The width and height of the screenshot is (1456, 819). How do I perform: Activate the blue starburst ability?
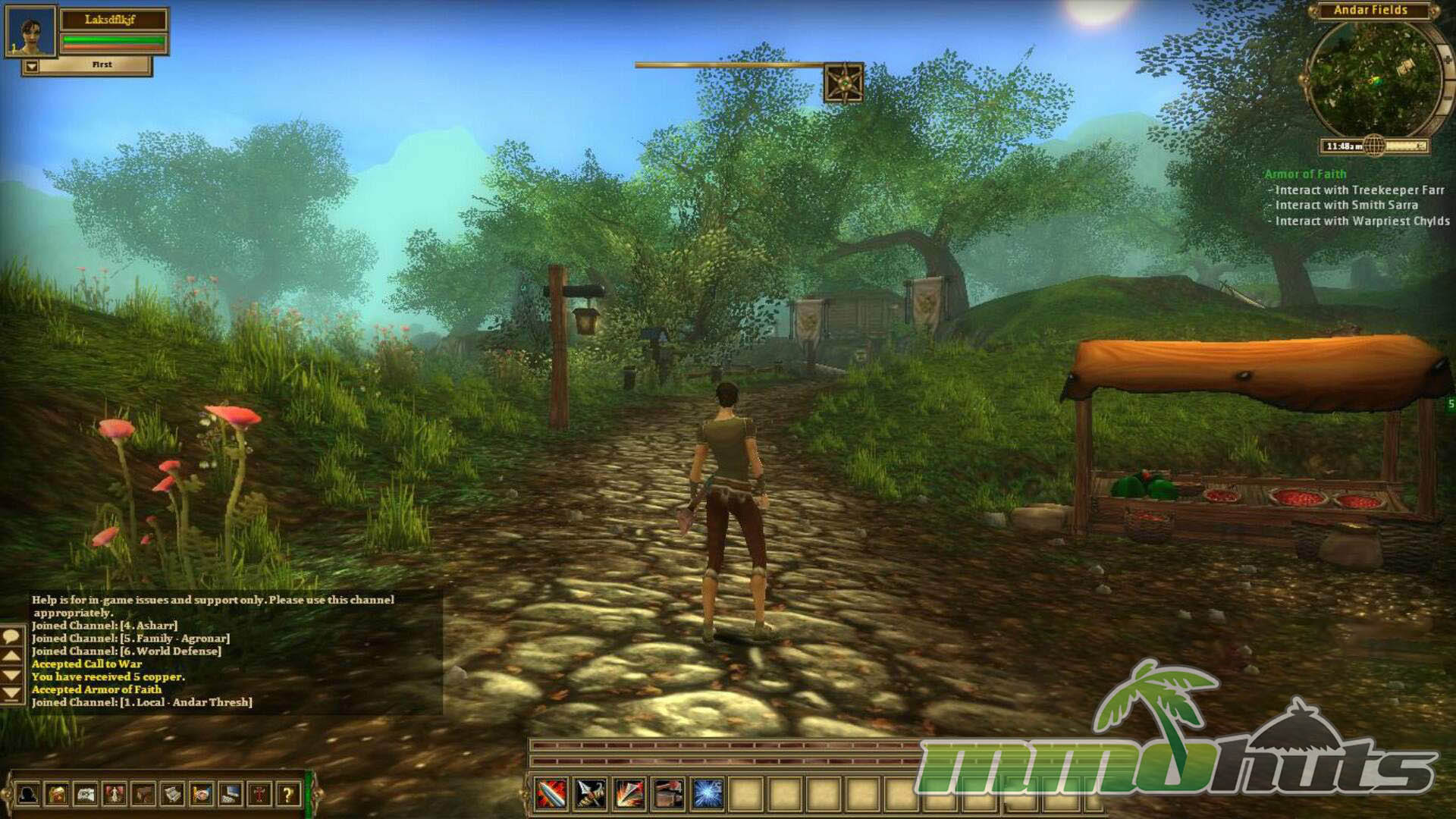707,794
